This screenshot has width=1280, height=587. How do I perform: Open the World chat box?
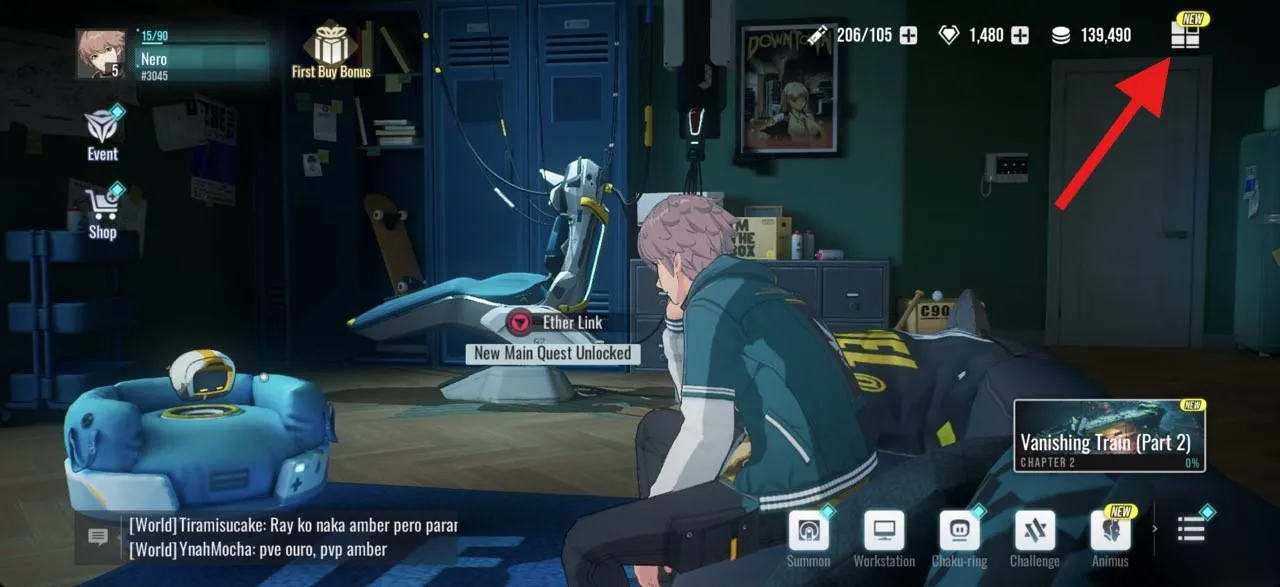[290, 537]
